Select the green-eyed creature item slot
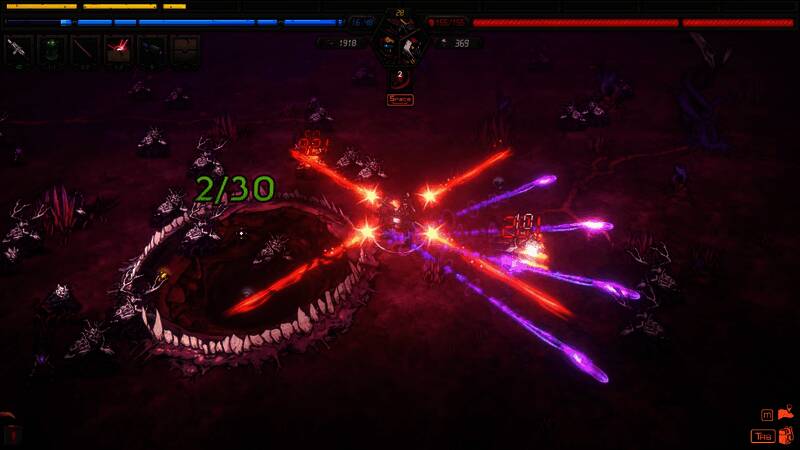 click(x=52, y=49)
